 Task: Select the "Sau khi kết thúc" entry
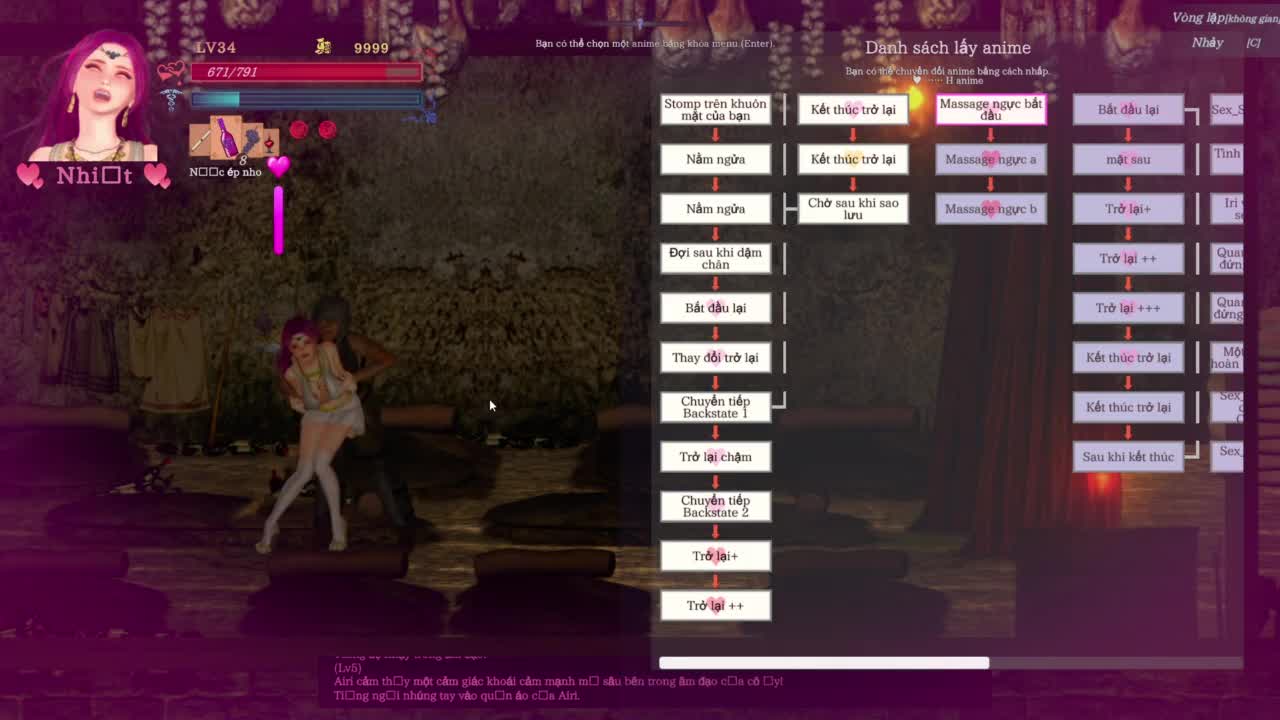coord(1128,457)
